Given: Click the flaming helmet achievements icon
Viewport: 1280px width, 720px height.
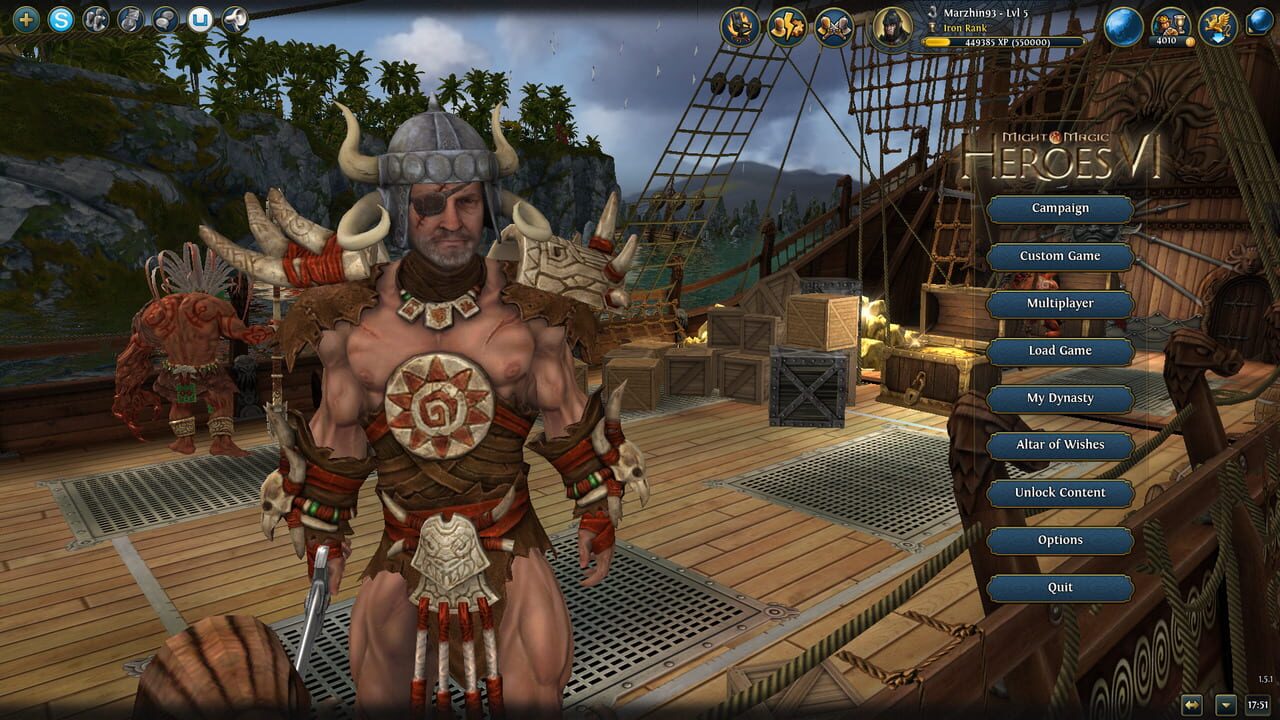Looking at the screenshot, I should tap(740, 26).
